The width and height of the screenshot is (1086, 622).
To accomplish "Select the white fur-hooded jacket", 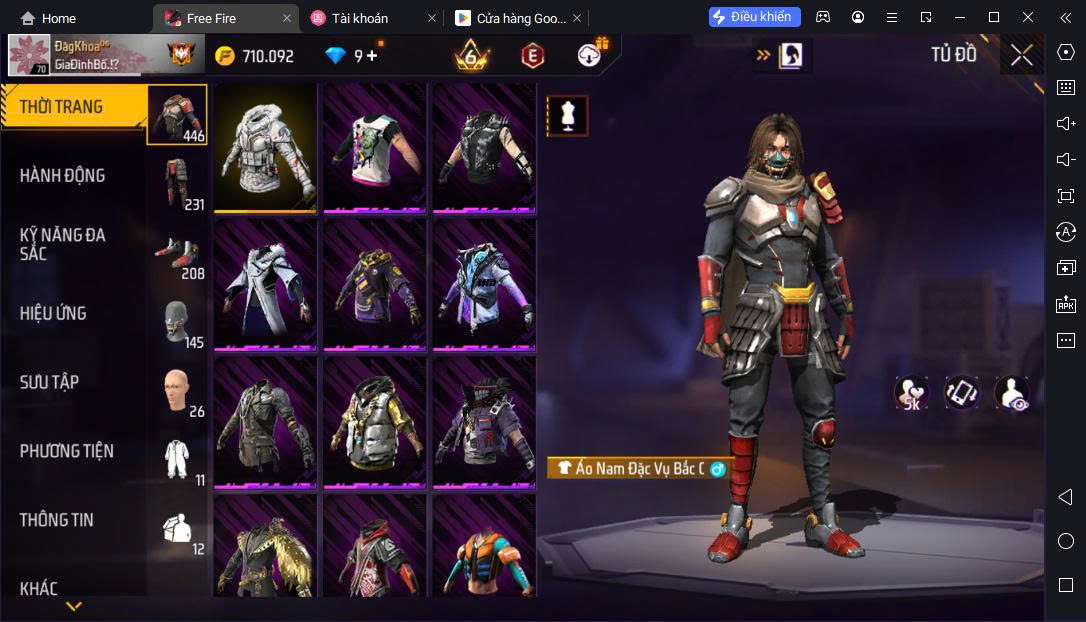I will point(265,147).
